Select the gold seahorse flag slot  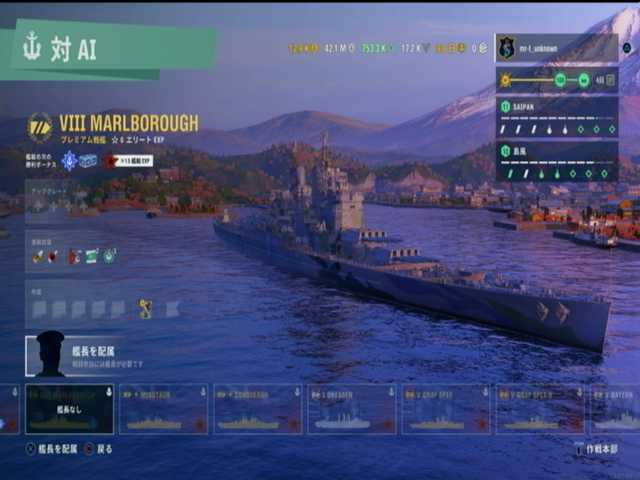(x=145, y=309)
